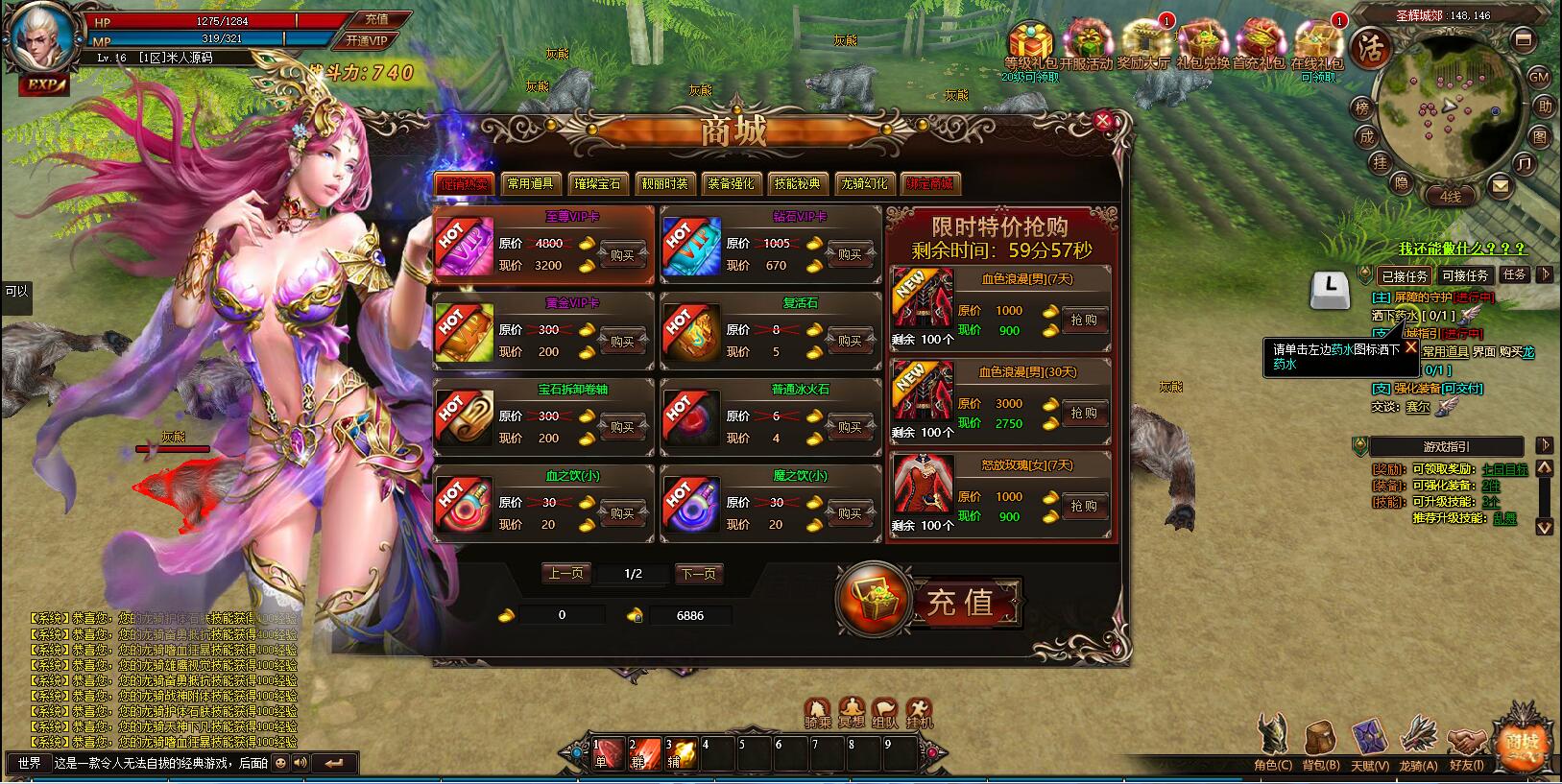
Task: Open the 璀璨宝石 gem category tab
Action: tap(597, 183)
